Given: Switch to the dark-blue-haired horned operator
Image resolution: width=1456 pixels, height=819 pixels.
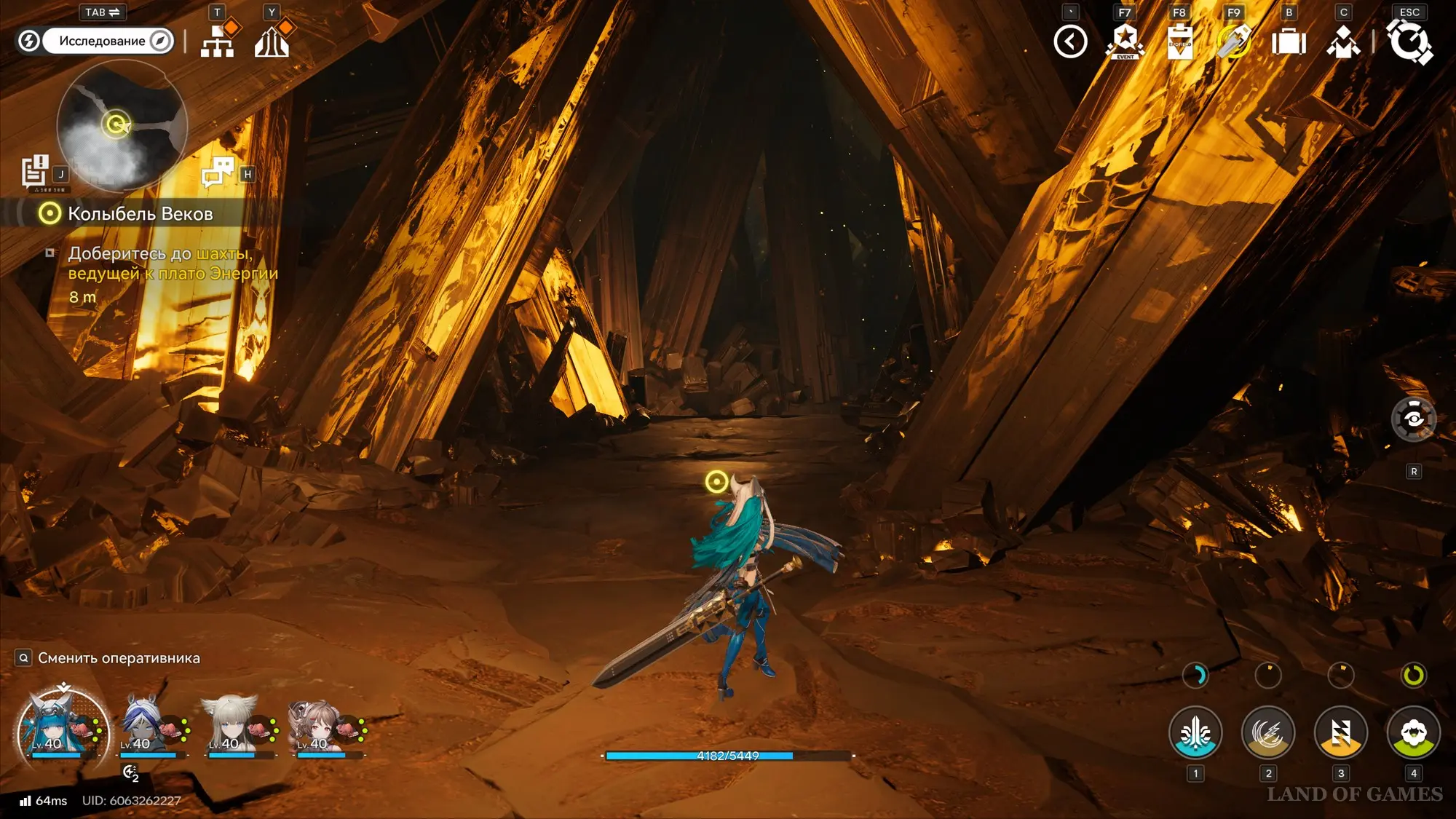Looking at the screenshot, I should [x=146, y=725].
